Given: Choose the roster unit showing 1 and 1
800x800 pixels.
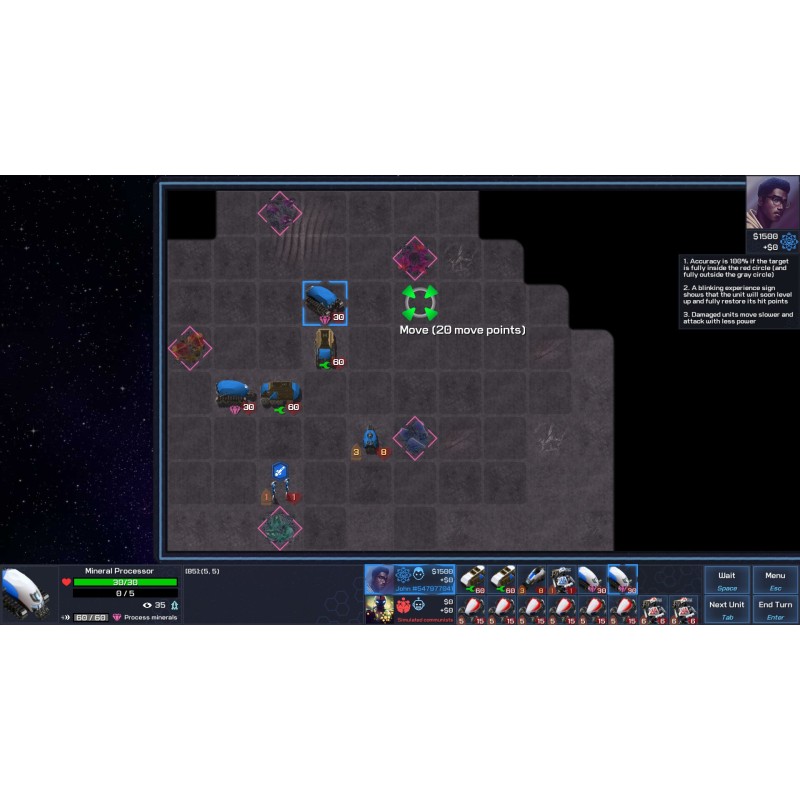Looking at the screenshot, I should [562, 579].
